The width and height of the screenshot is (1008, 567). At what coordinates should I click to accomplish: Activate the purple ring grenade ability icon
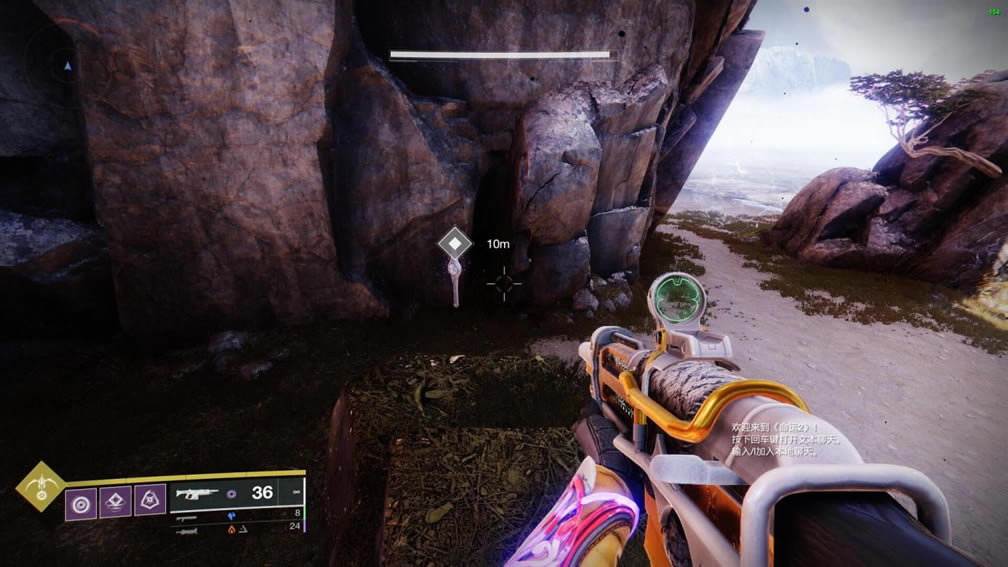pyautogui.click(x=80, y=501)
